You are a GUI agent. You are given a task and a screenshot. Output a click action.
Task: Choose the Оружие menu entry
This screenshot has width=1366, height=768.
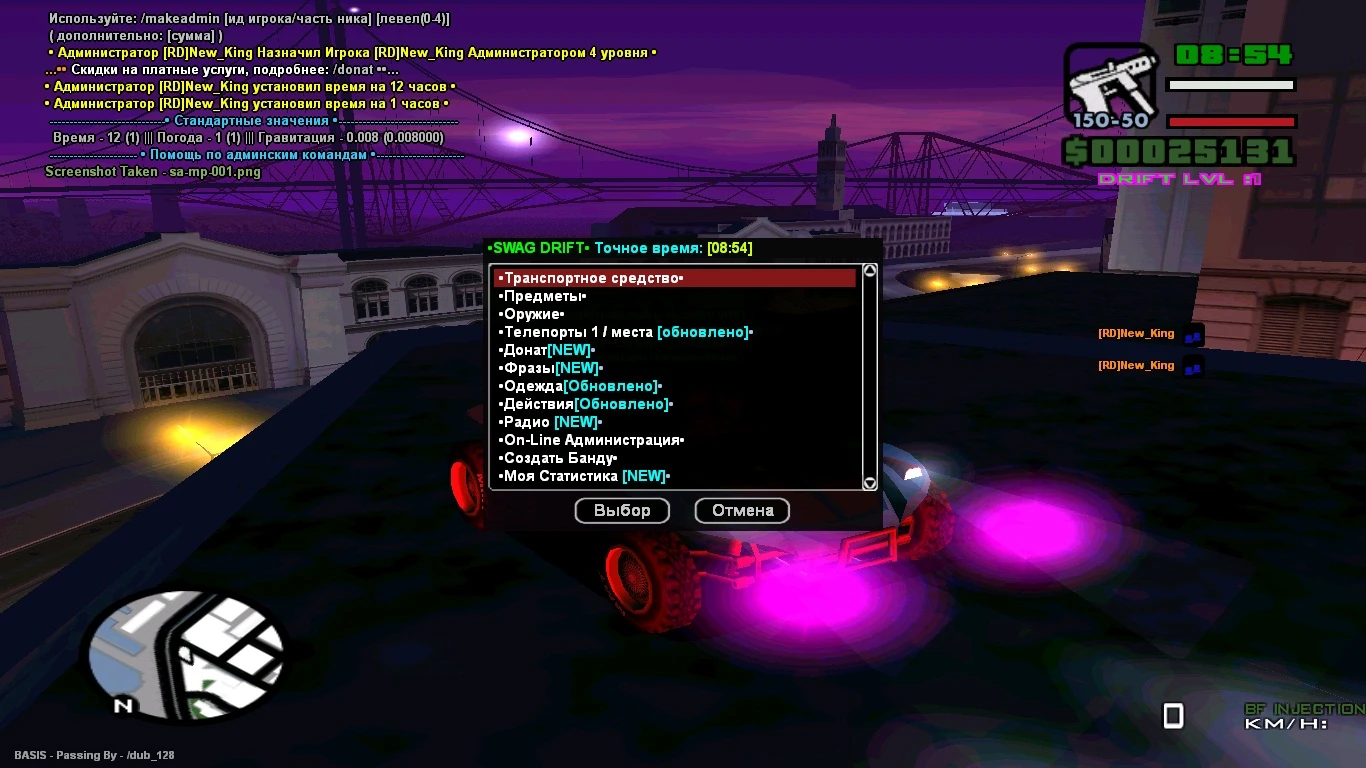point(533,314)
